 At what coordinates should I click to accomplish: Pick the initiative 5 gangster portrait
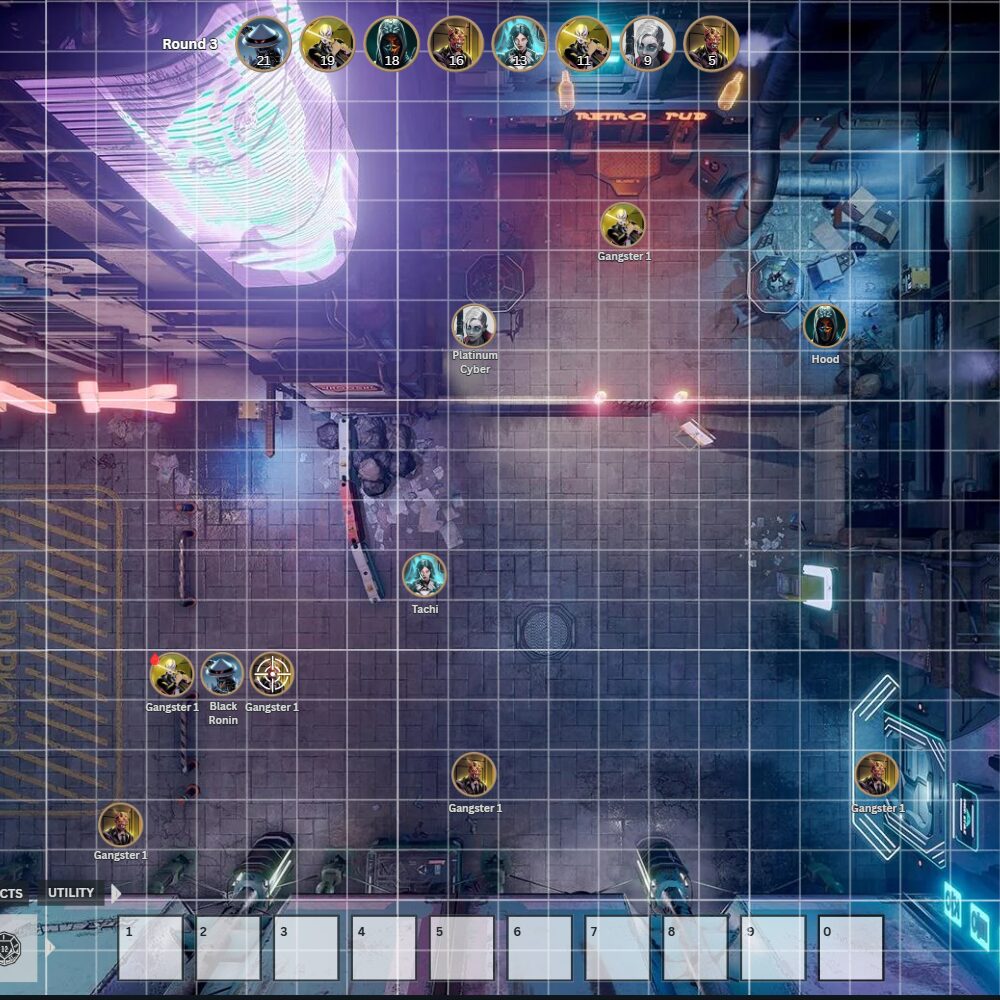(711, 44)
